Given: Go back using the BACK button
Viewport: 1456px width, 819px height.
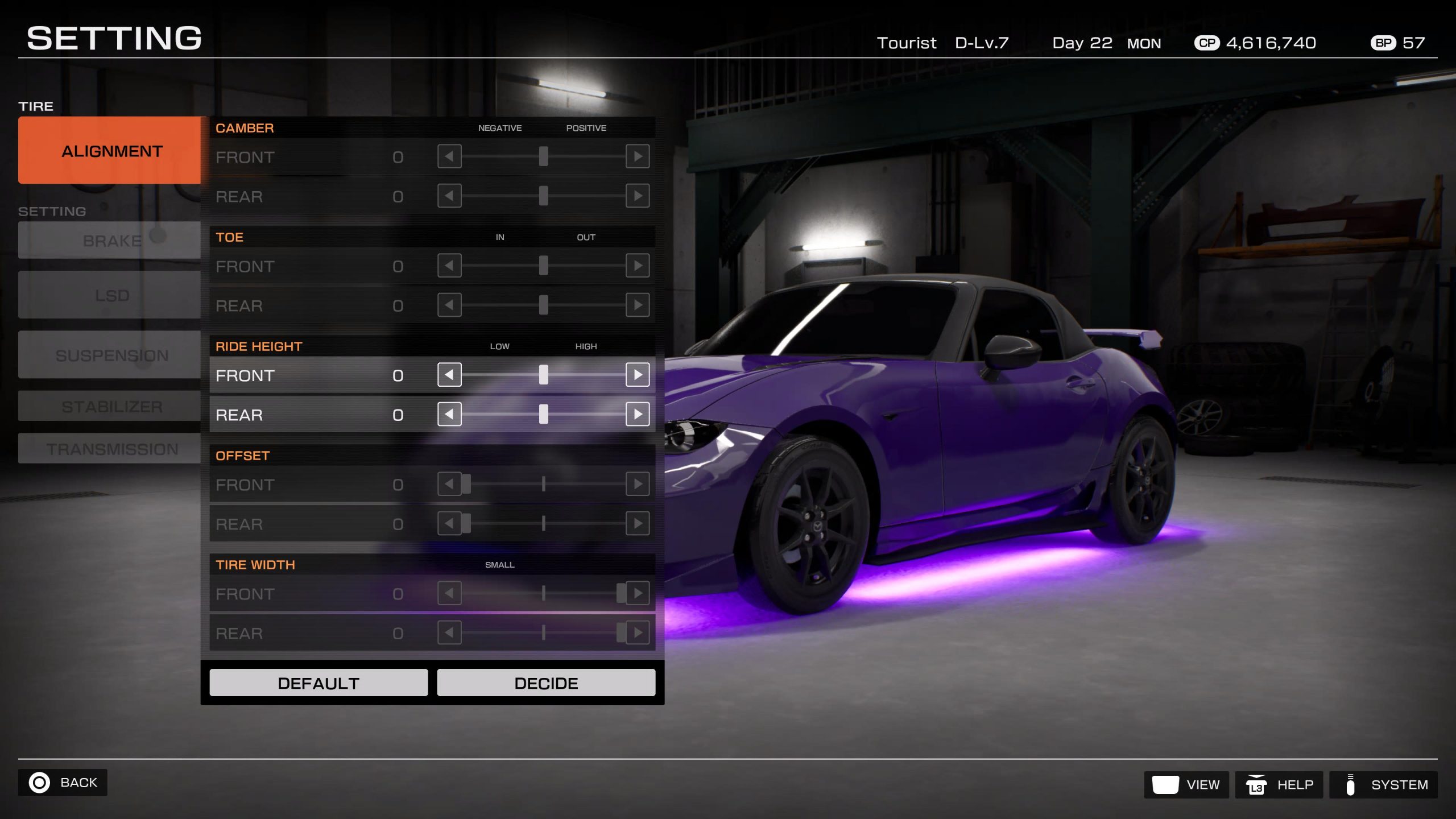Looking at the screenshot, I should click(63, 783).
